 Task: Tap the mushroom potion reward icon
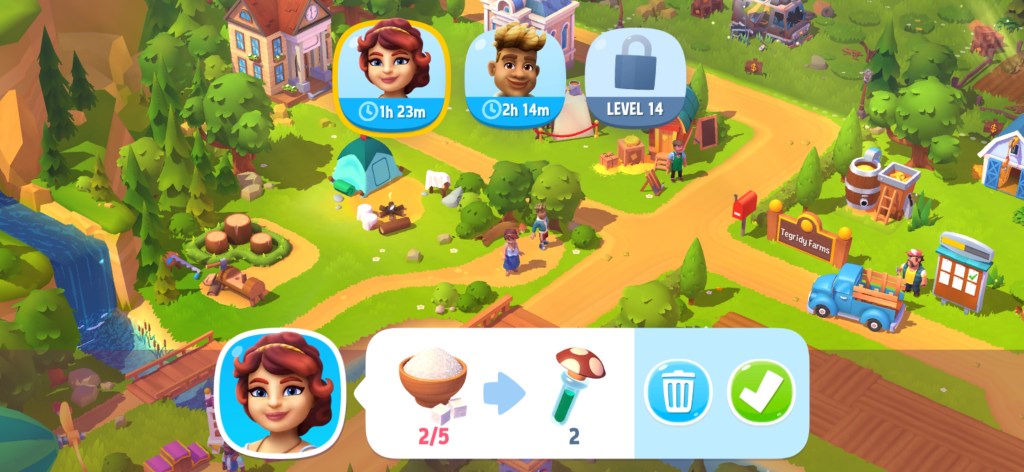click(x=575, y=385)
